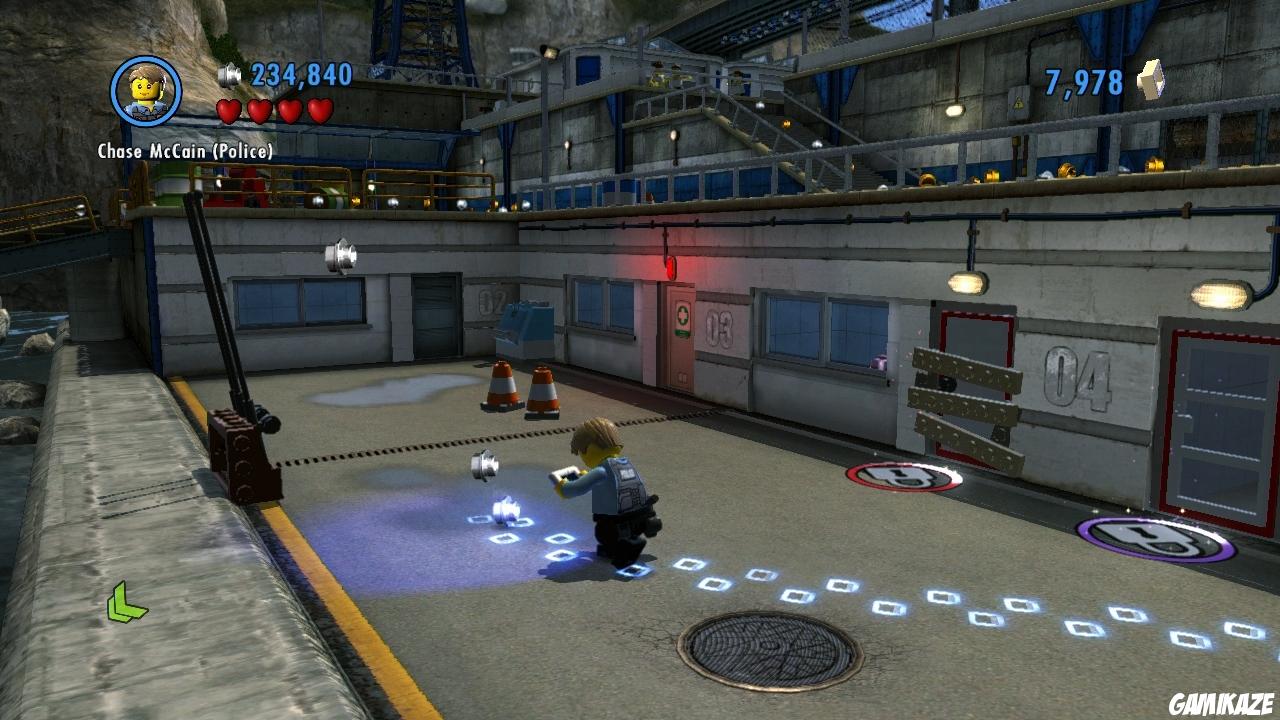The height and width of the screenshot is (720, 1280).
Task: Select the silver stud icon beside the score
Action: (228, 73)
